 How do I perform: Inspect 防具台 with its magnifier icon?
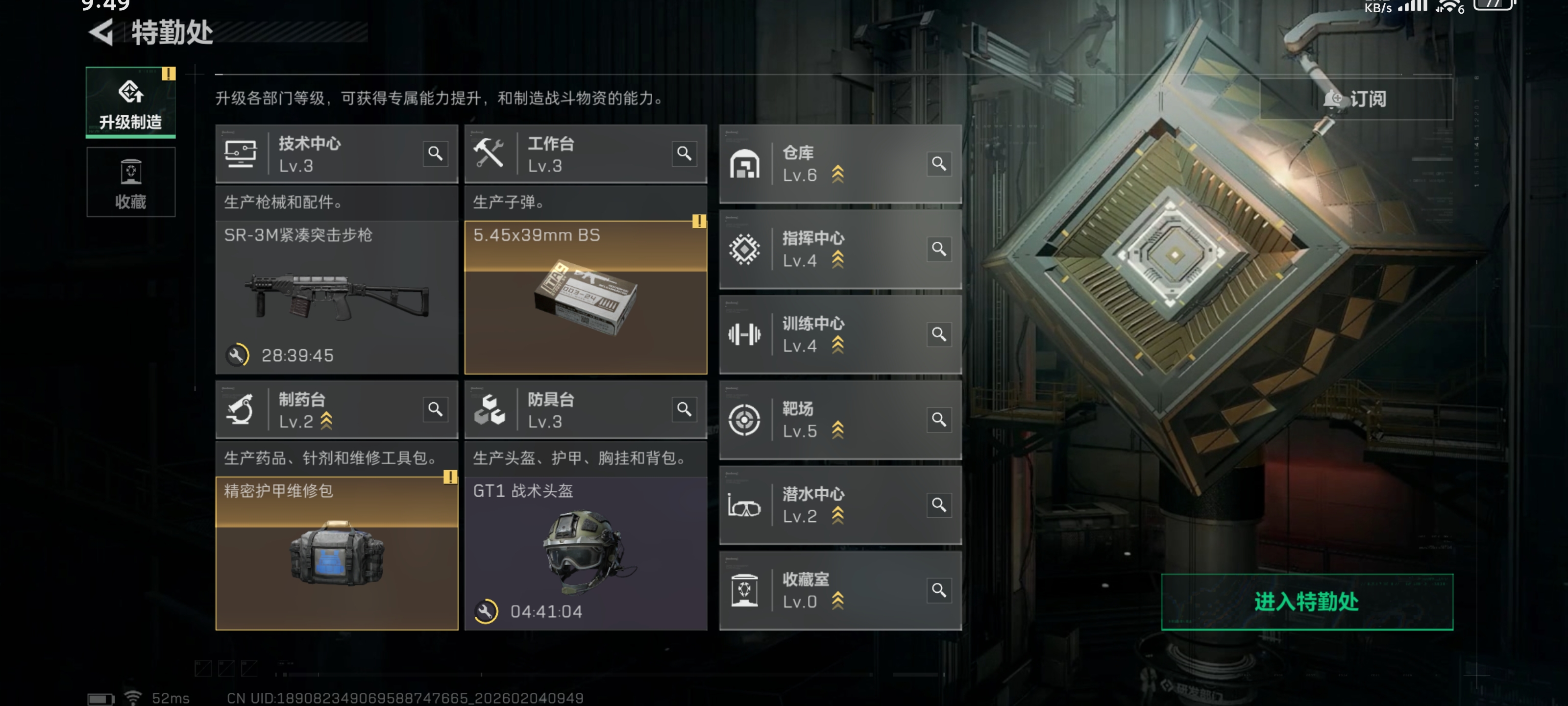coord(684,409)
